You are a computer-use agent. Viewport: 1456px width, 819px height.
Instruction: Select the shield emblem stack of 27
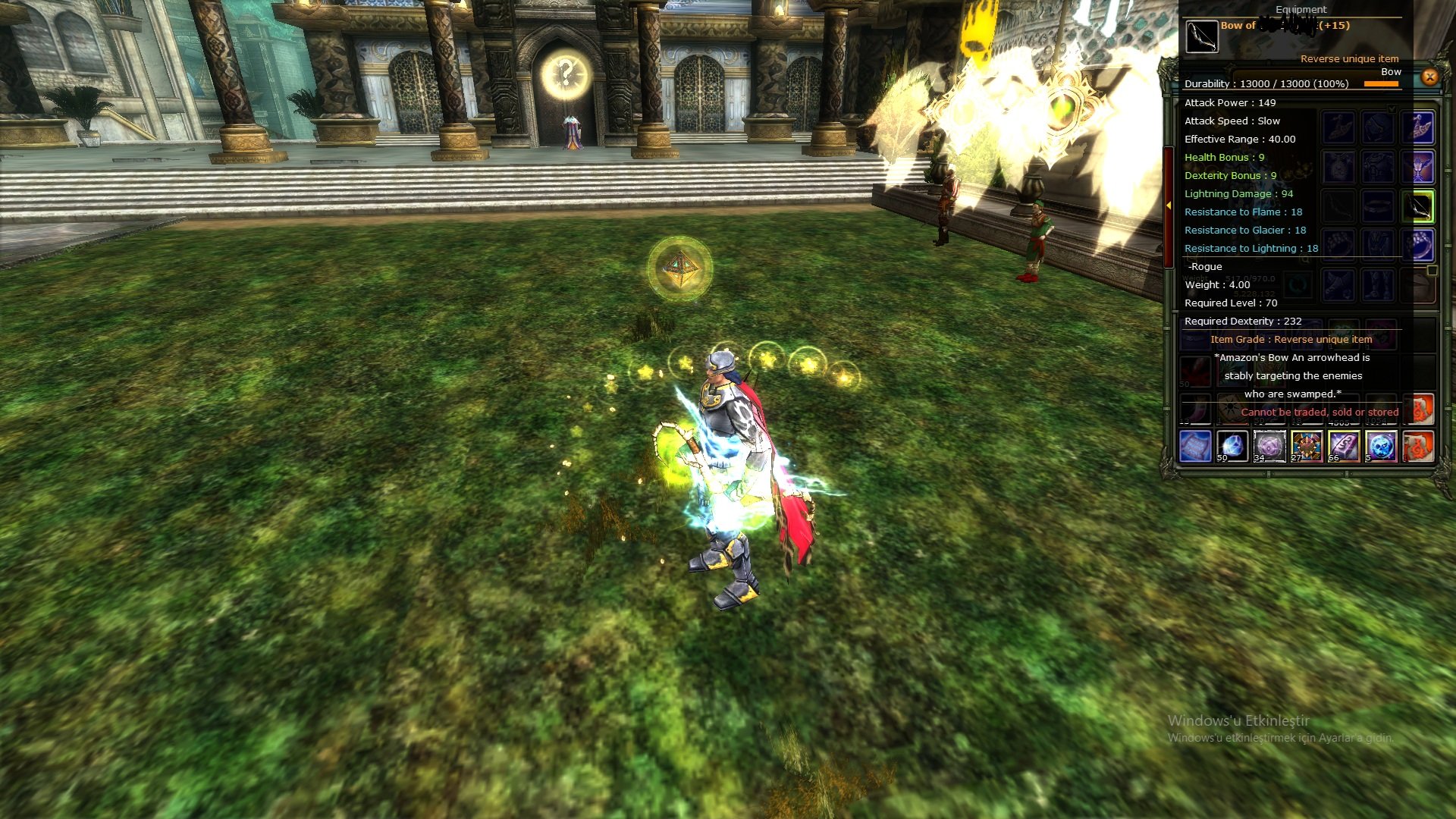(1307, 447)
